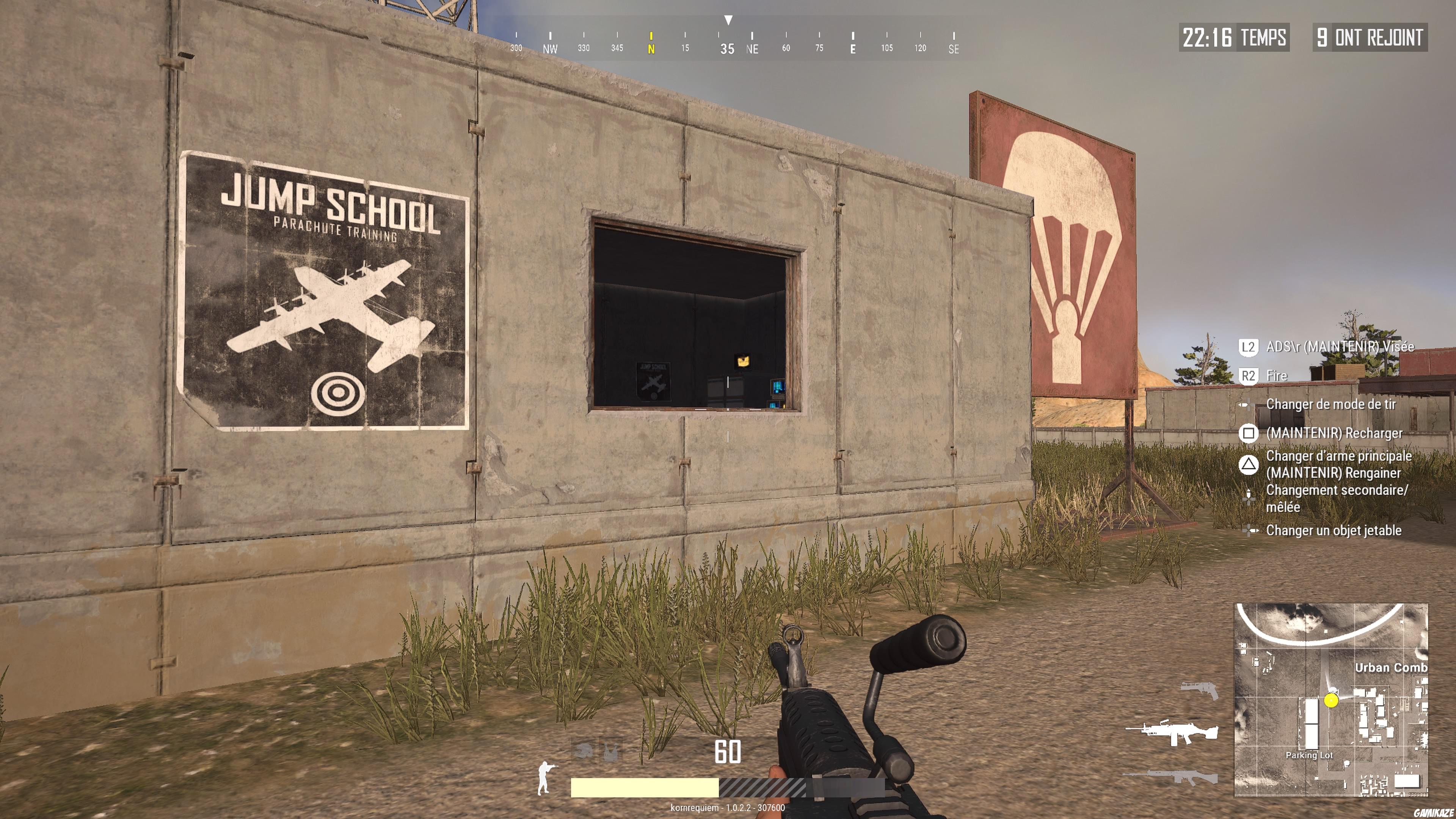Click the 'Parking Lot' label on the minimap
The width and height of the screenshot is (1456, 819).
tap(1310, 755)
